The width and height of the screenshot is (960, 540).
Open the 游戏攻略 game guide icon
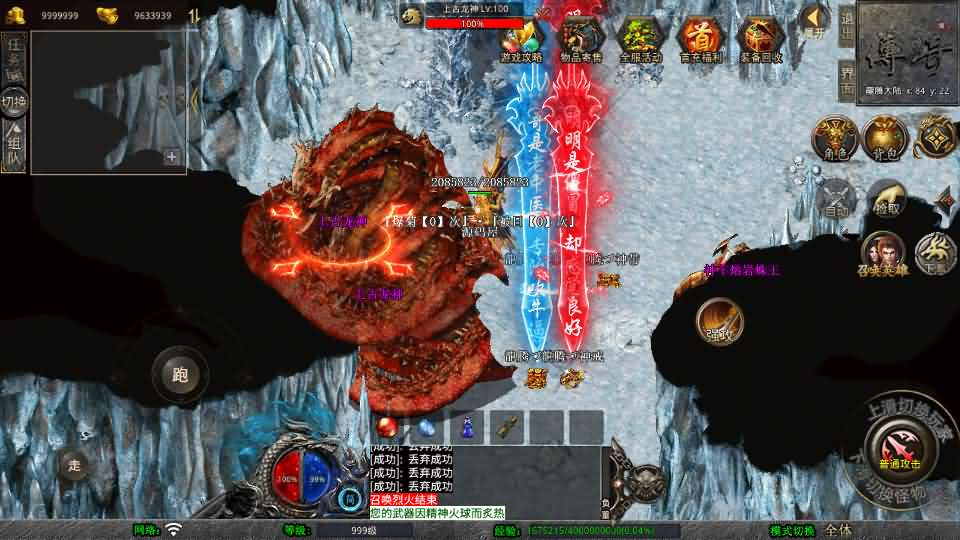click(x=521, y=40)
